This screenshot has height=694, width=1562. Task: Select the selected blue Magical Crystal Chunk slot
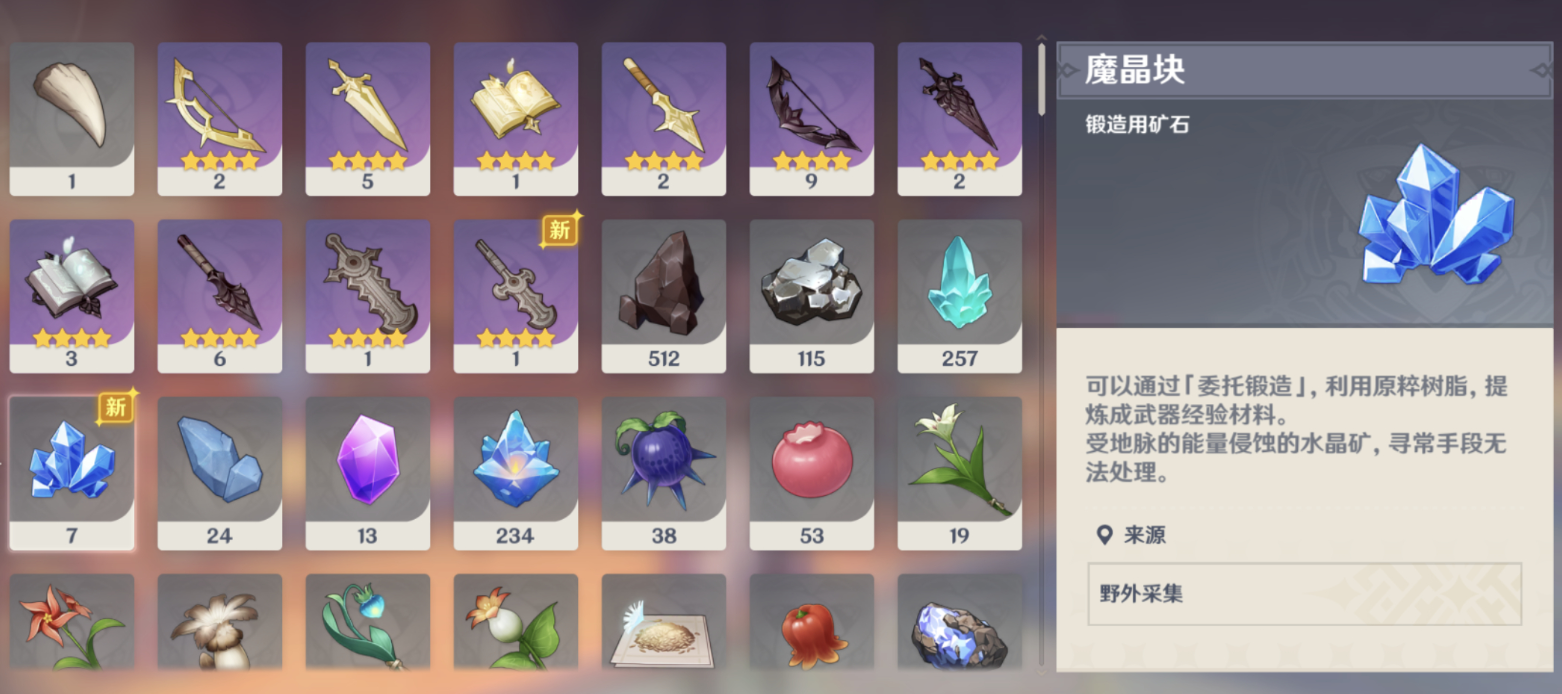click(71, 471)
